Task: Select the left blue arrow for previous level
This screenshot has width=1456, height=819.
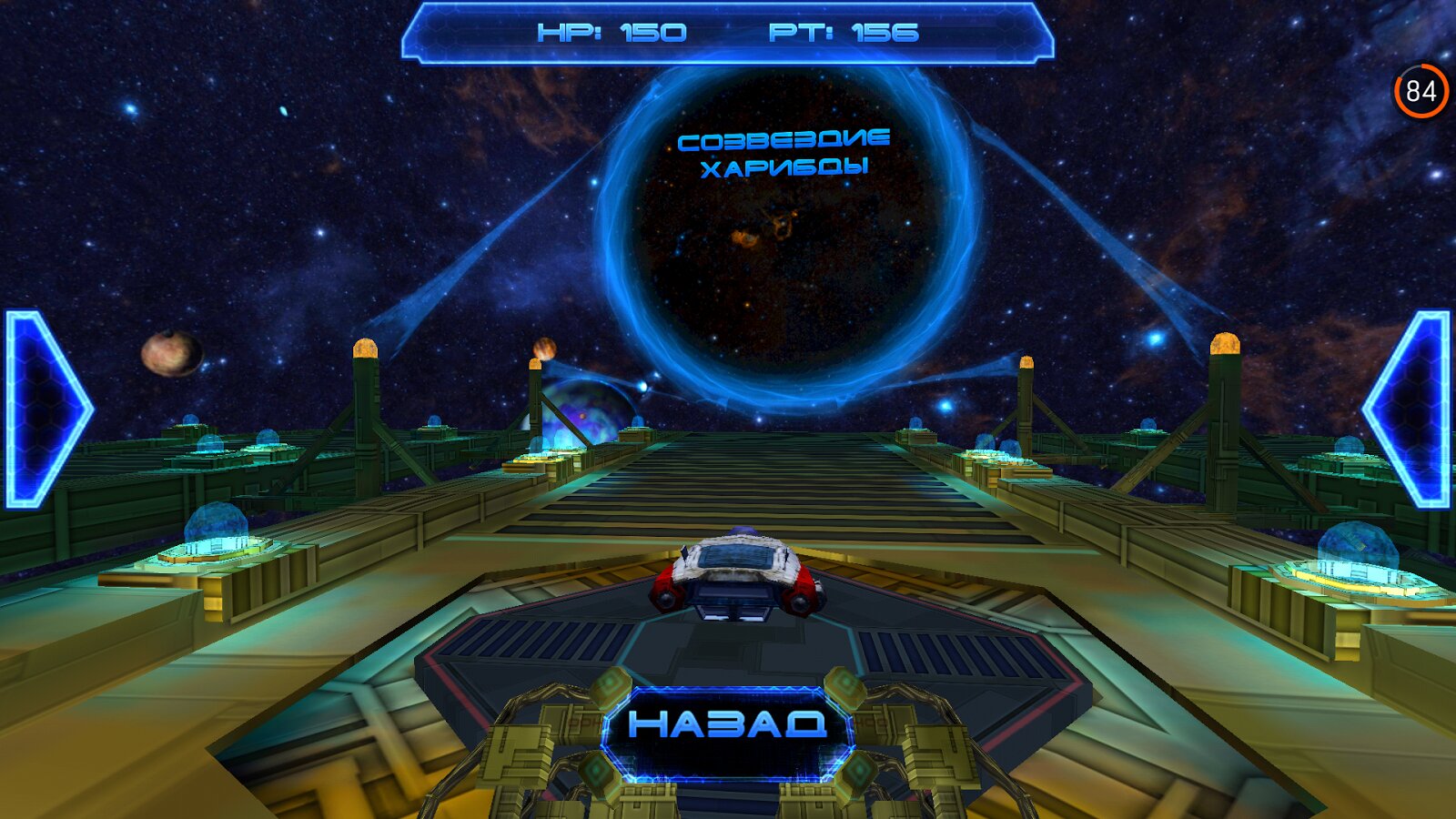Action: coord(44,409)
